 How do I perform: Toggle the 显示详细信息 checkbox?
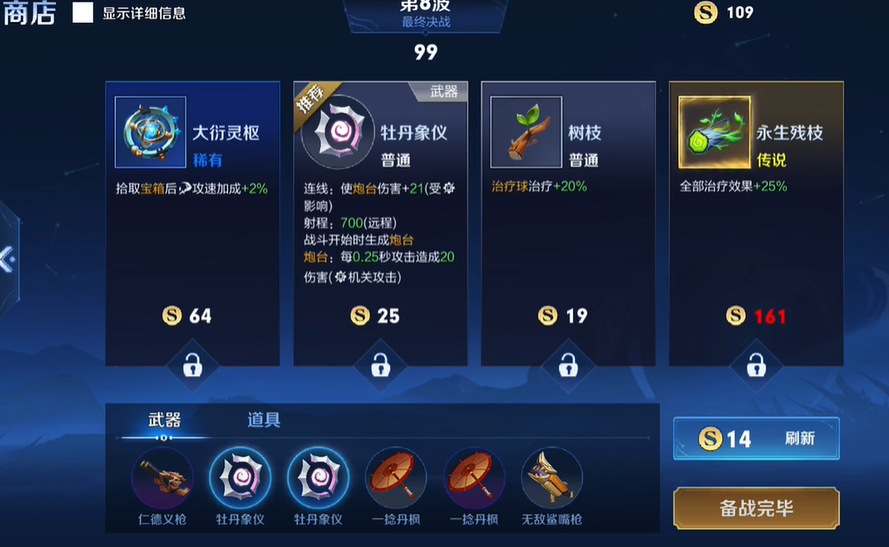(83, 13)
